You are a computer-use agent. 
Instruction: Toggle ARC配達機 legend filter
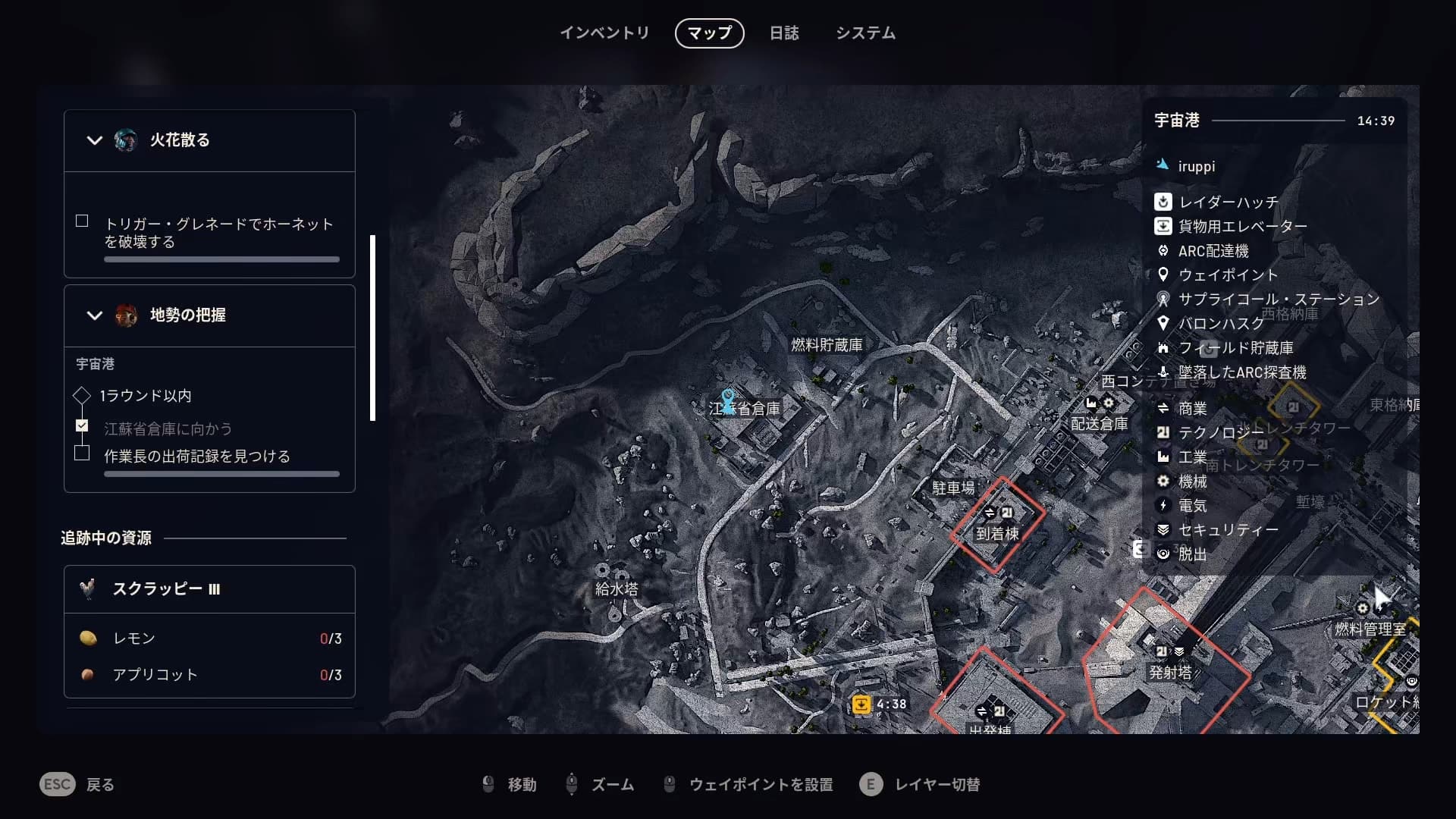(x=1213, y=251)
